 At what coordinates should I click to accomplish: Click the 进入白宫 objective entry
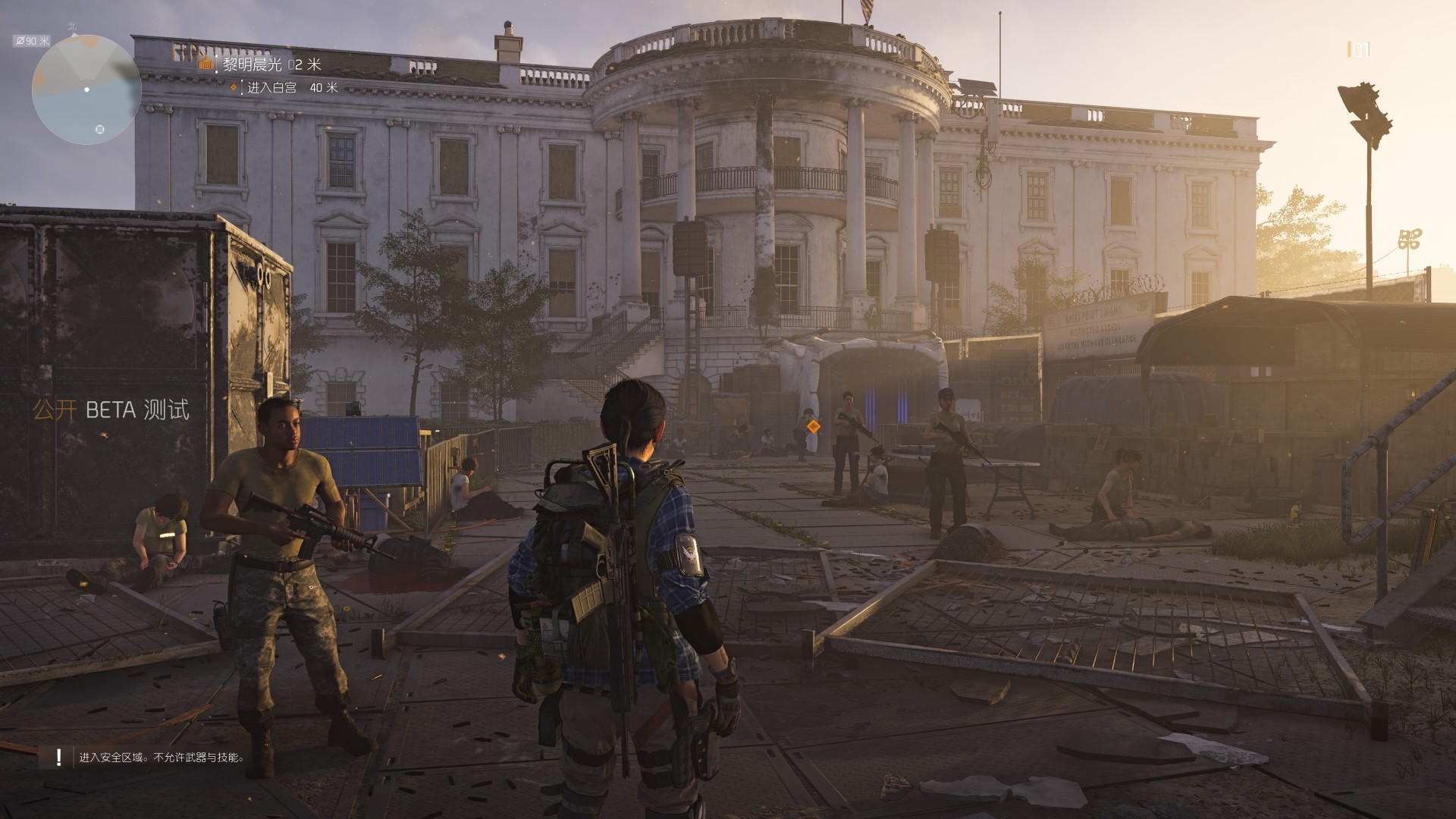(x=271, y=88)
